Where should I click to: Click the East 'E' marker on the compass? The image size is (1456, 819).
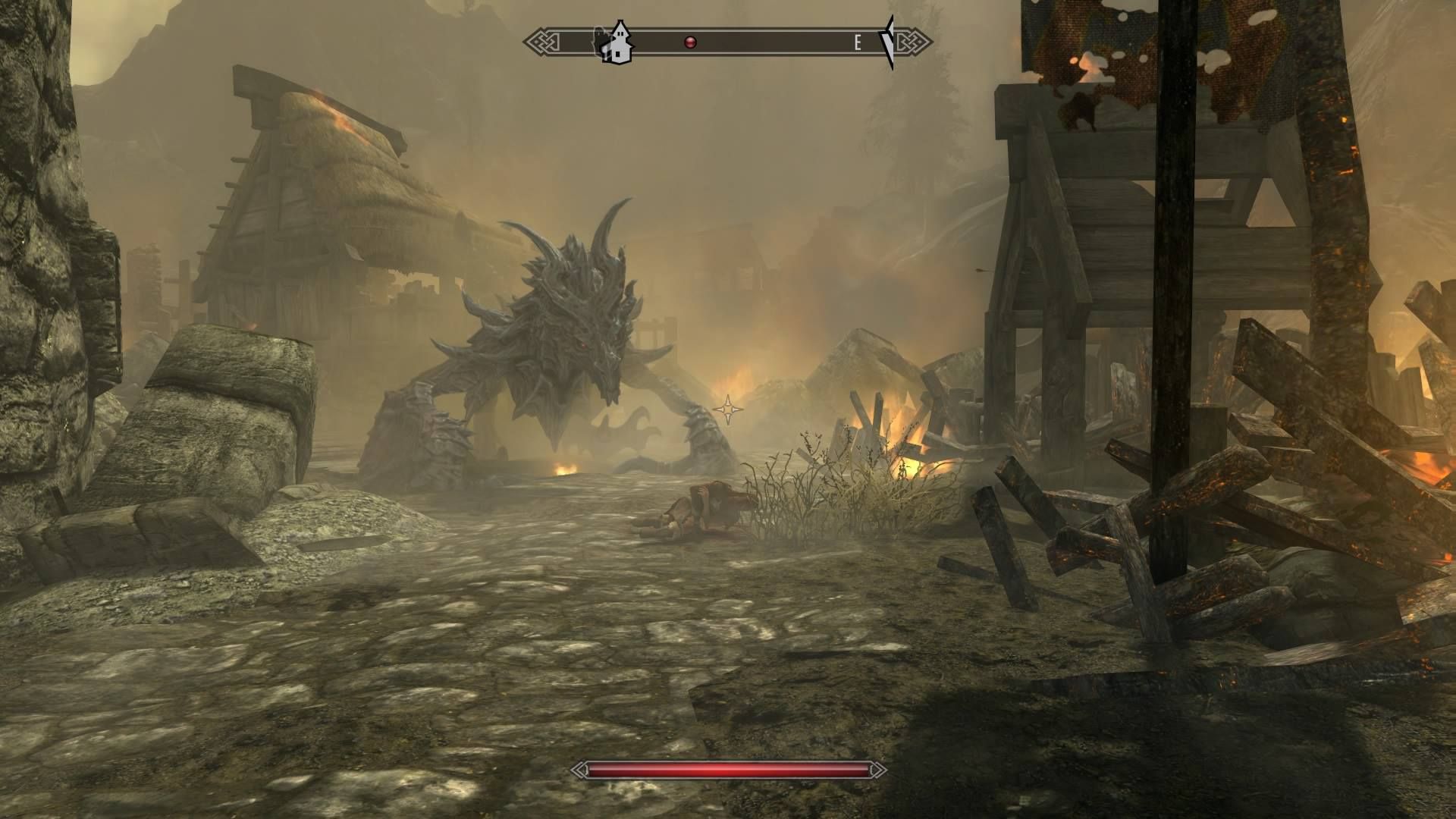pos(858,42)
